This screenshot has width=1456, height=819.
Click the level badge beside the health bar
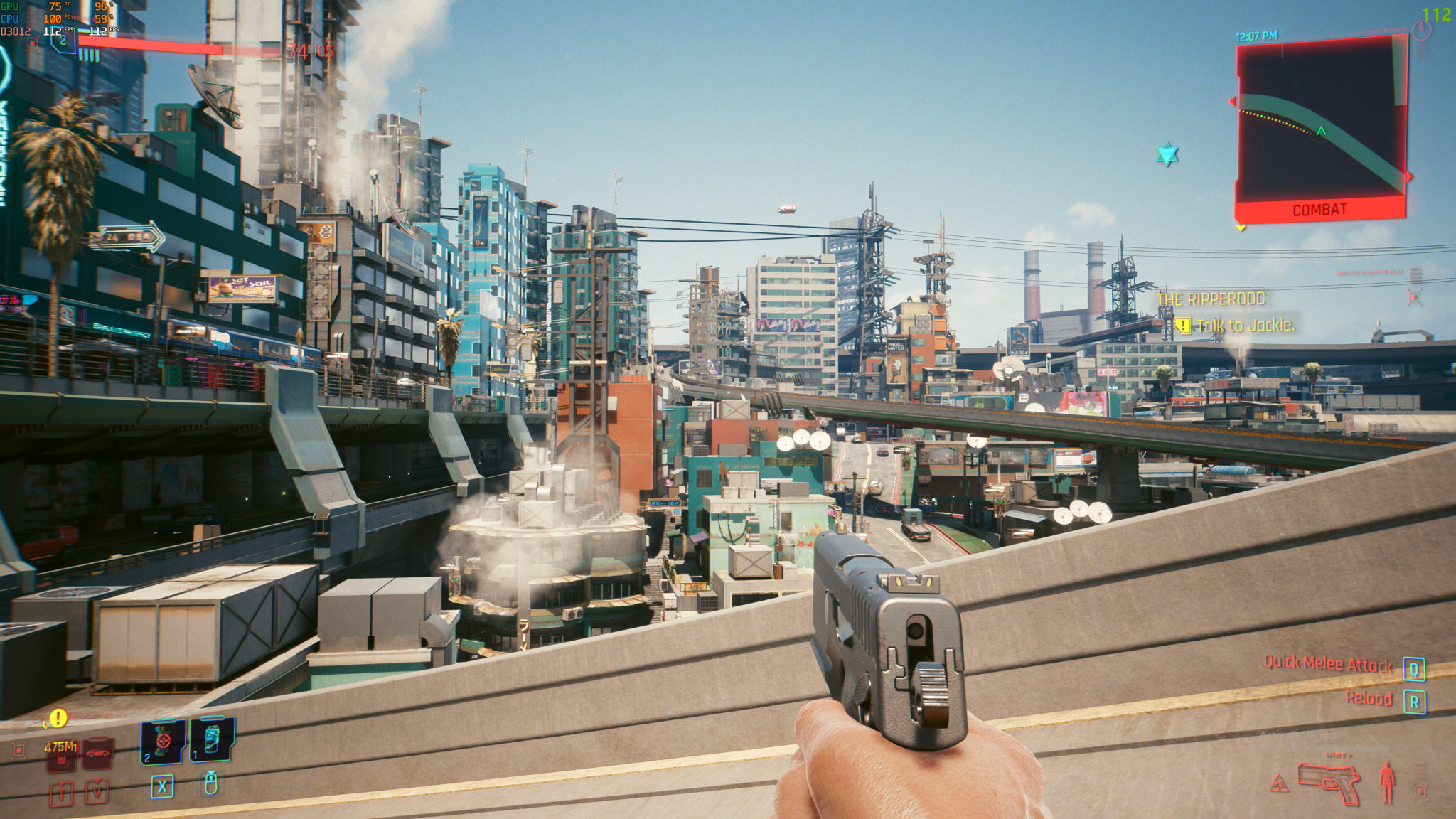[63, 41]
